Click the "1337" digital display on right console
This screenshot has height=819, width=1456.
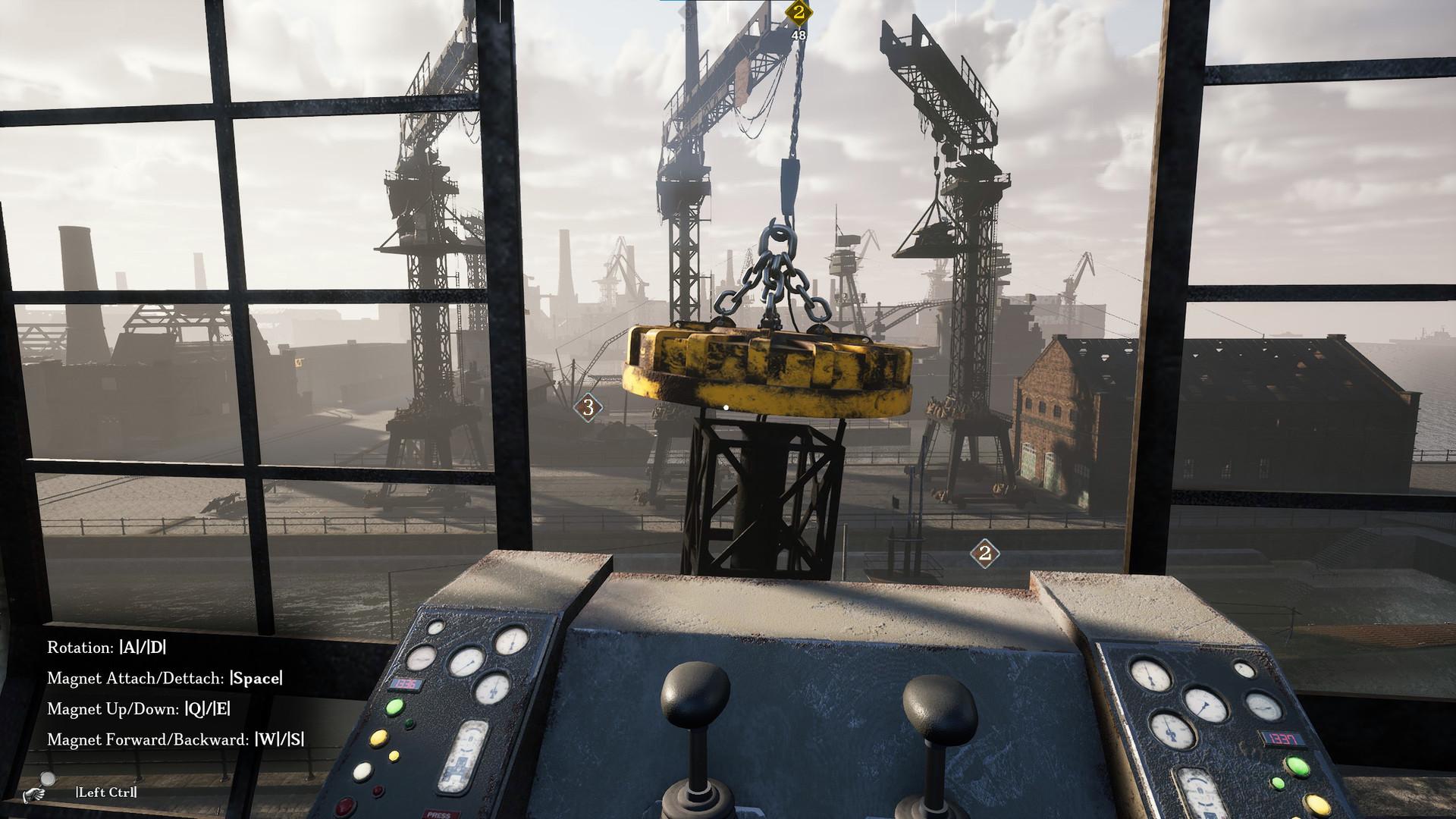[1283, 739]
